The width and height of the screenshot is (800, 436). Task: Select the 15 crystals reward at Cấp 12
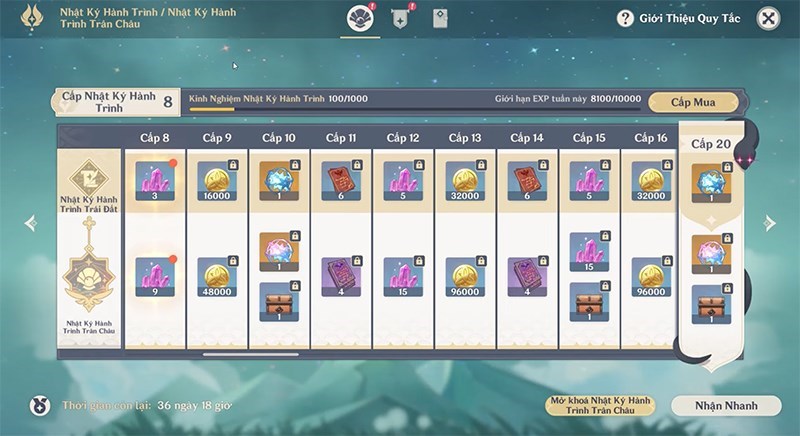(403, 277)
